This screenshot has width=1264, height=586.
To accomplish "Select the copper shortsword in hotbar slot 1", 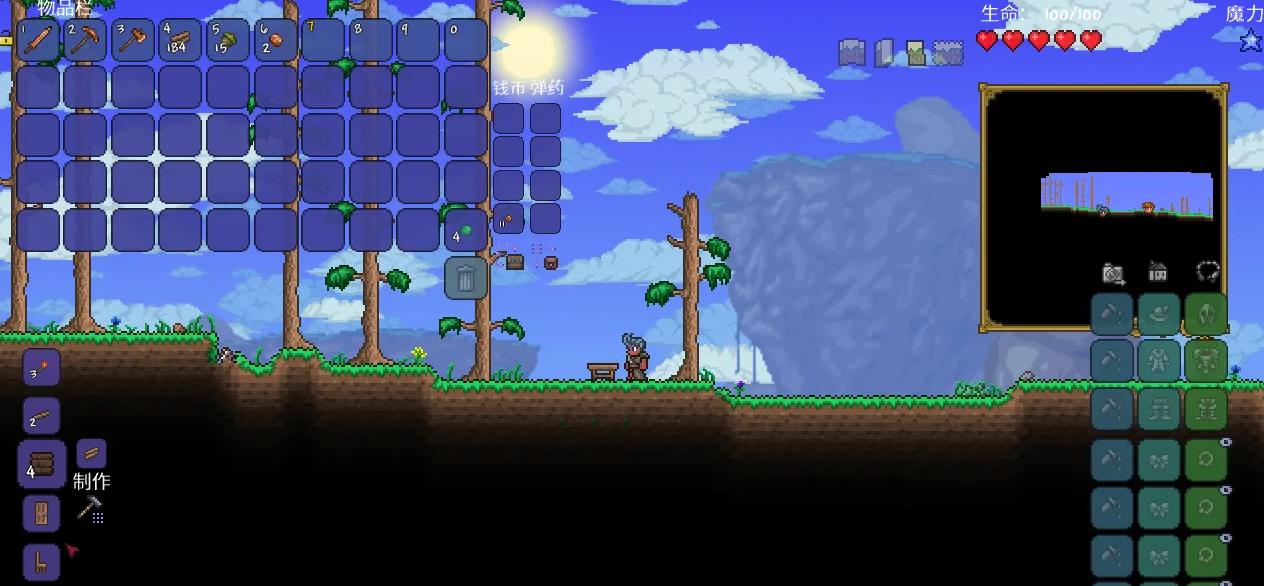I will point(40,41).
